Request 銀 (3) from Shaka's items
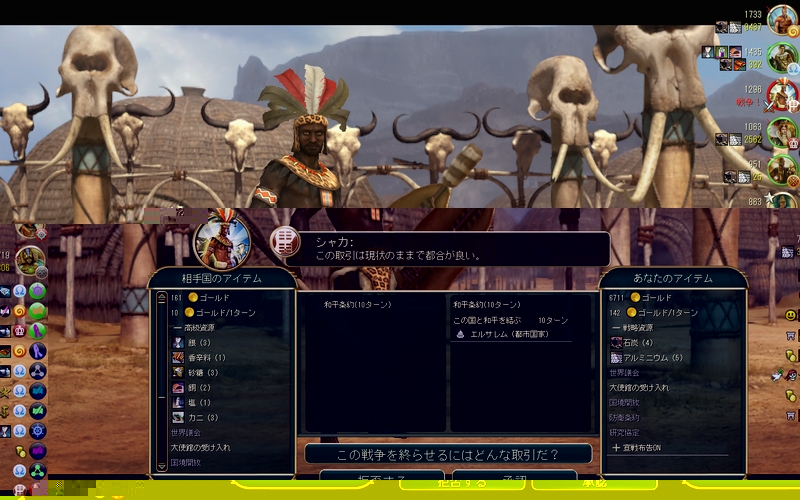 click(x=196, y=342)
